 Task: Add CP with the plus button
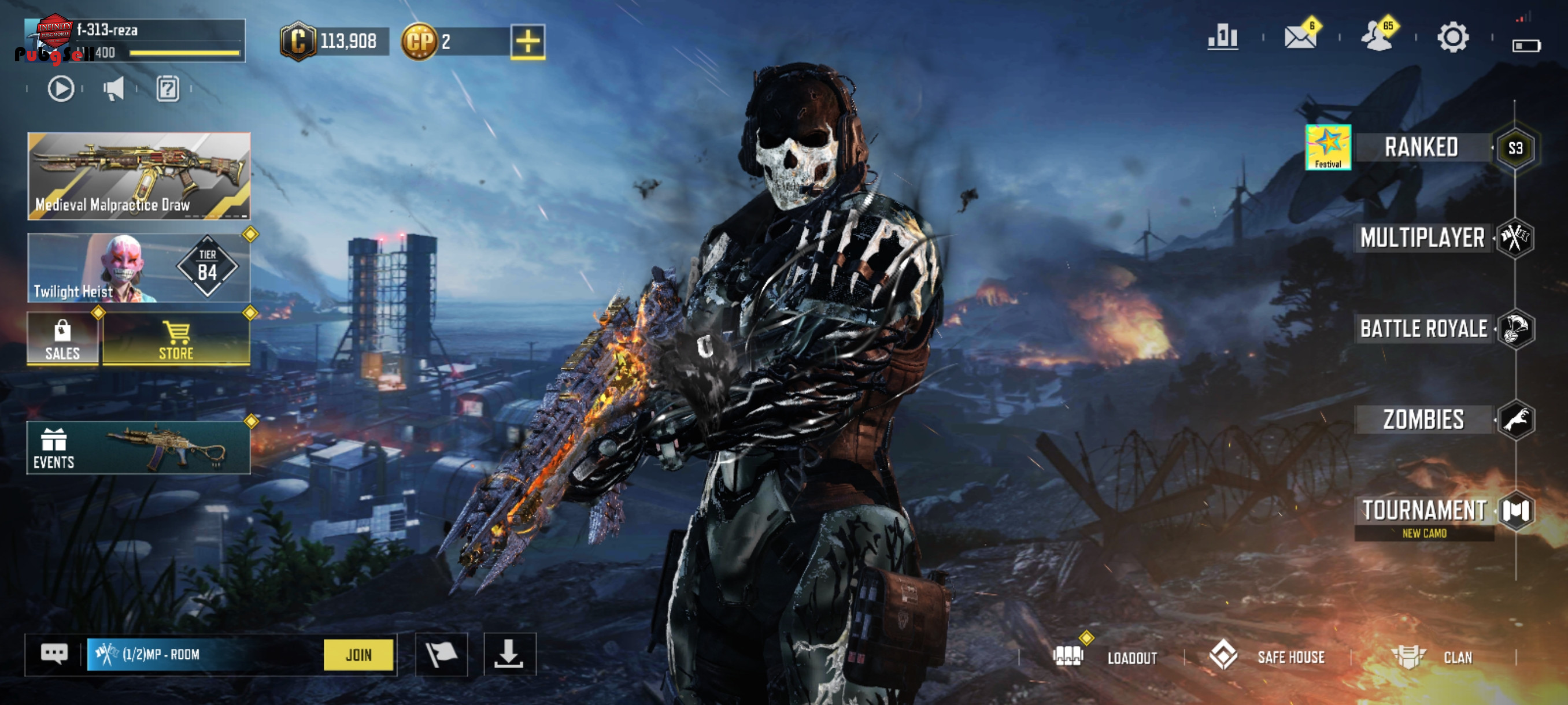pos(527,42)
